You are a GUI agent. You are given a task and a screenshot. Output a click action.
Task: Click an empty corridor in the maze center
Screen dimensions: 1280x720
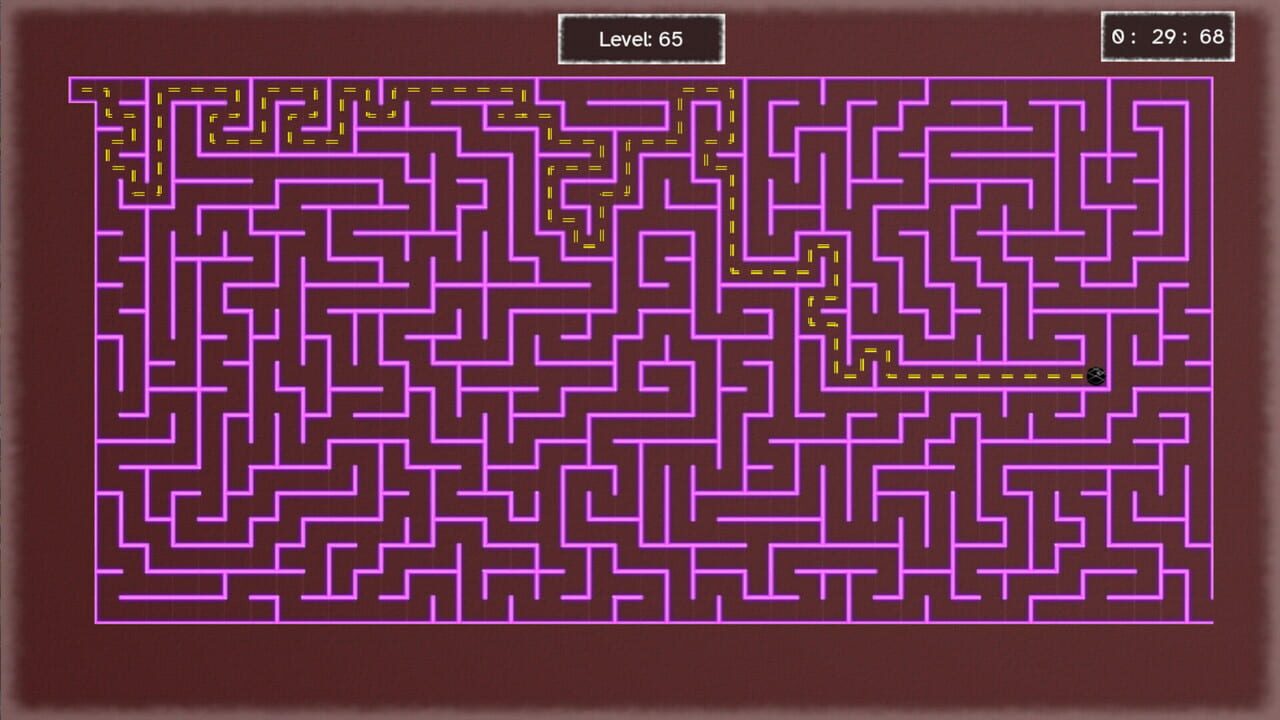point(640,430)
